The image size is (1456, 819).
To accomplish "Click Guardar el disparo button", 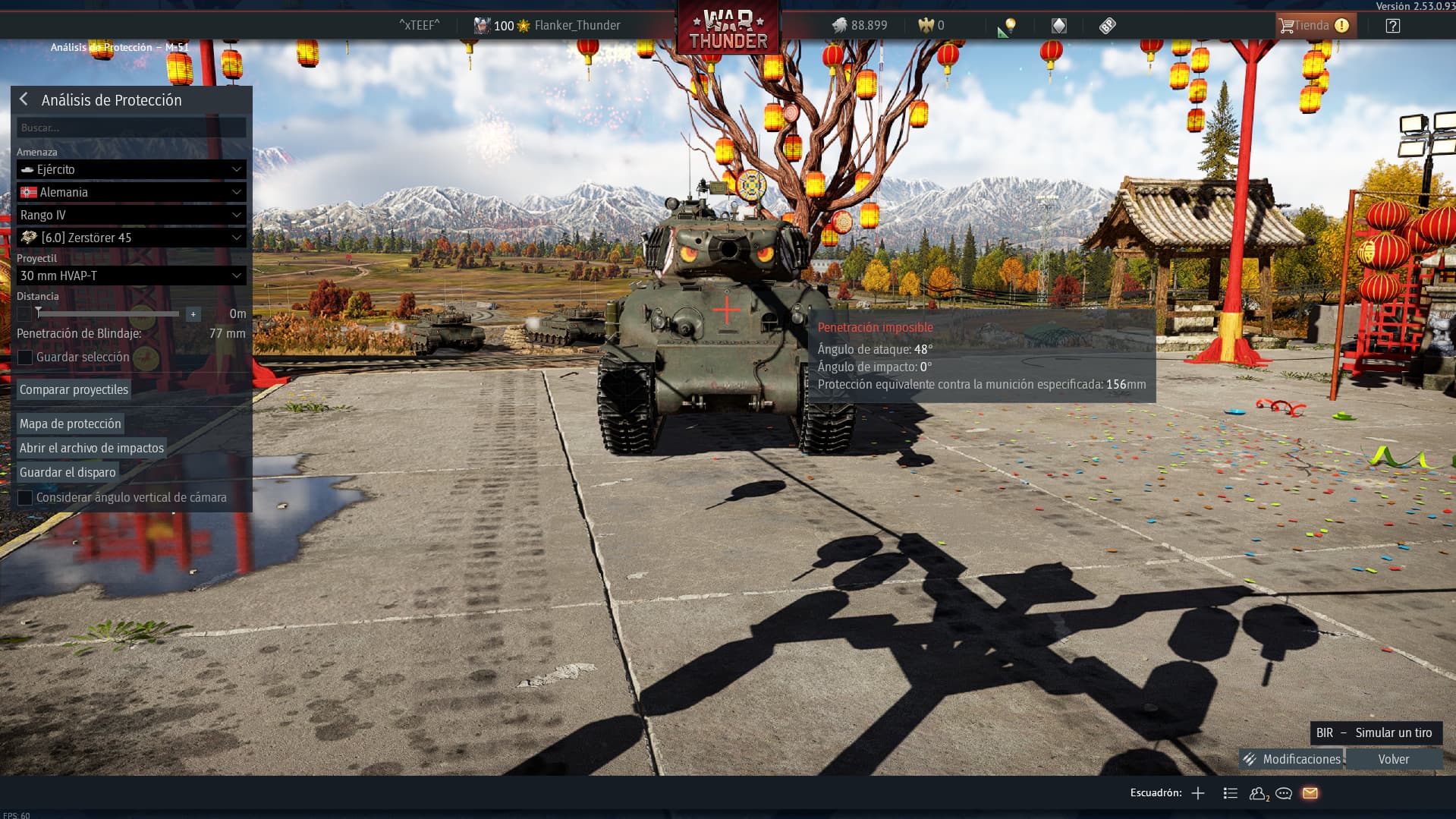I will (x=68, y=472).
